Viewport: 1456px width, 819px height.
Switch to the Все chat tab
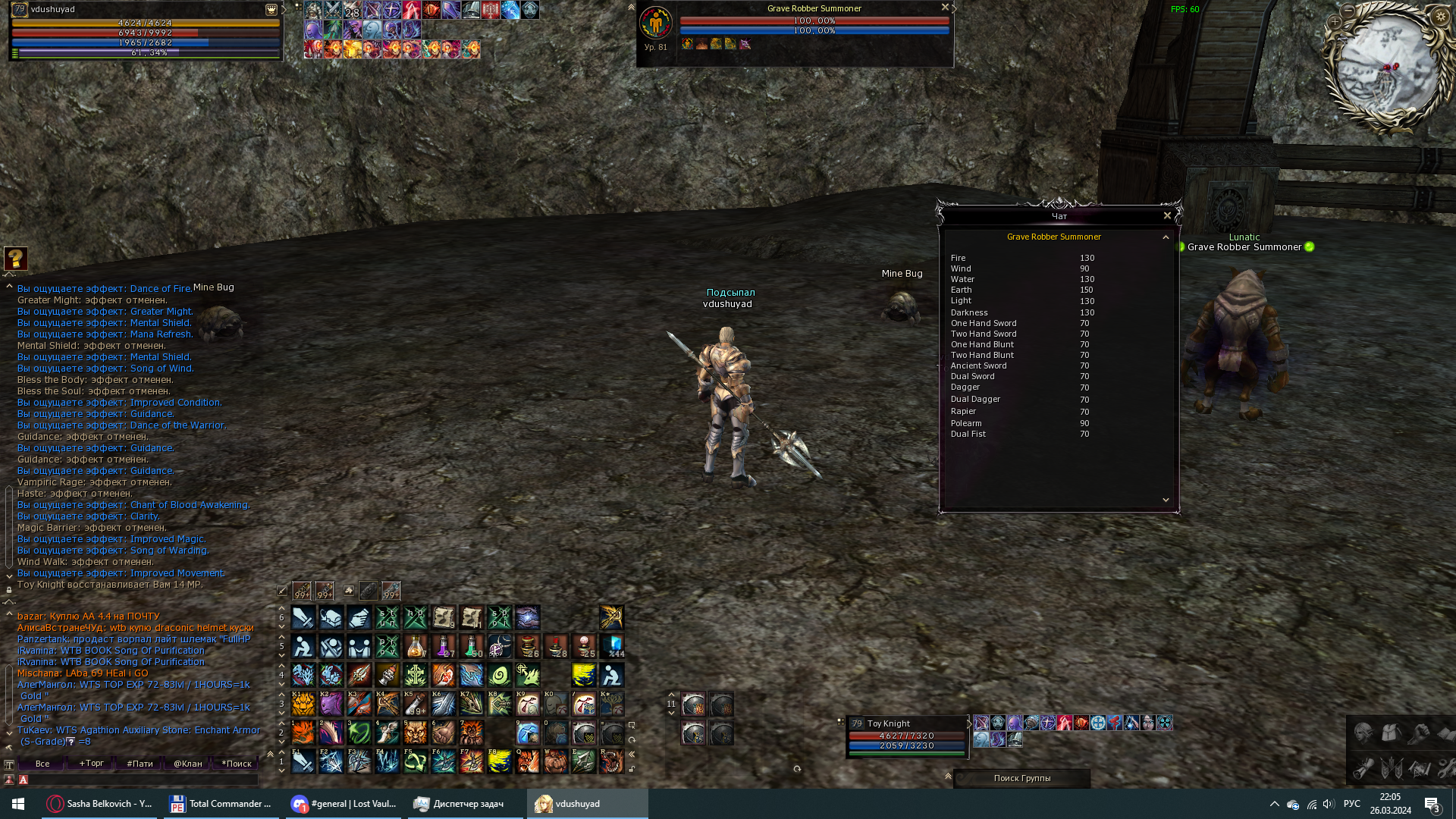click(42, 764)
